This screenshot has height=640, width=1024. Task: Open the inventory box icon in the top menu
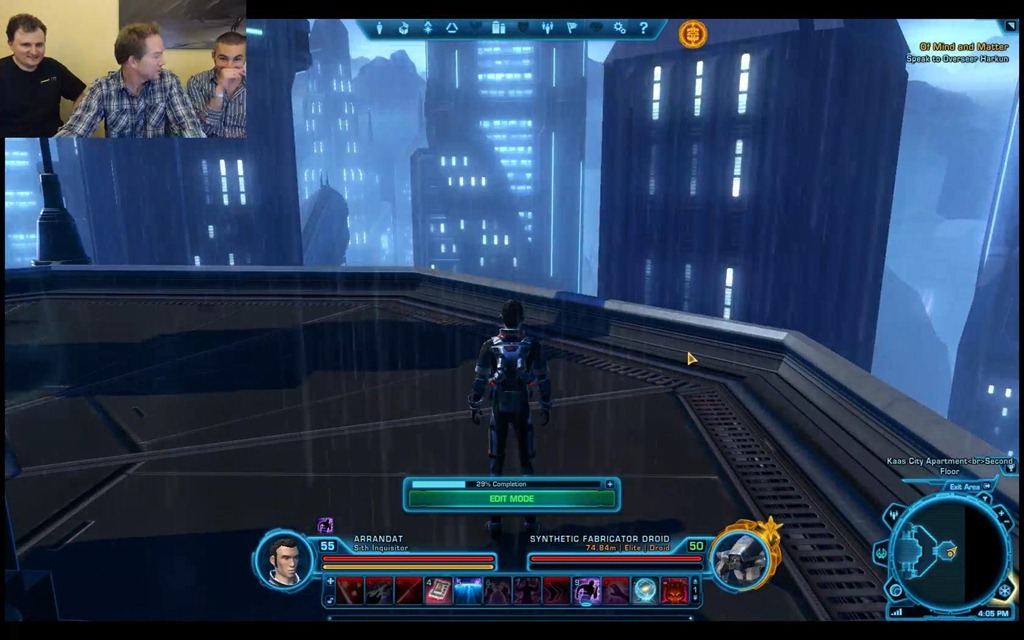pyautogui.click(x=403, y=28)
